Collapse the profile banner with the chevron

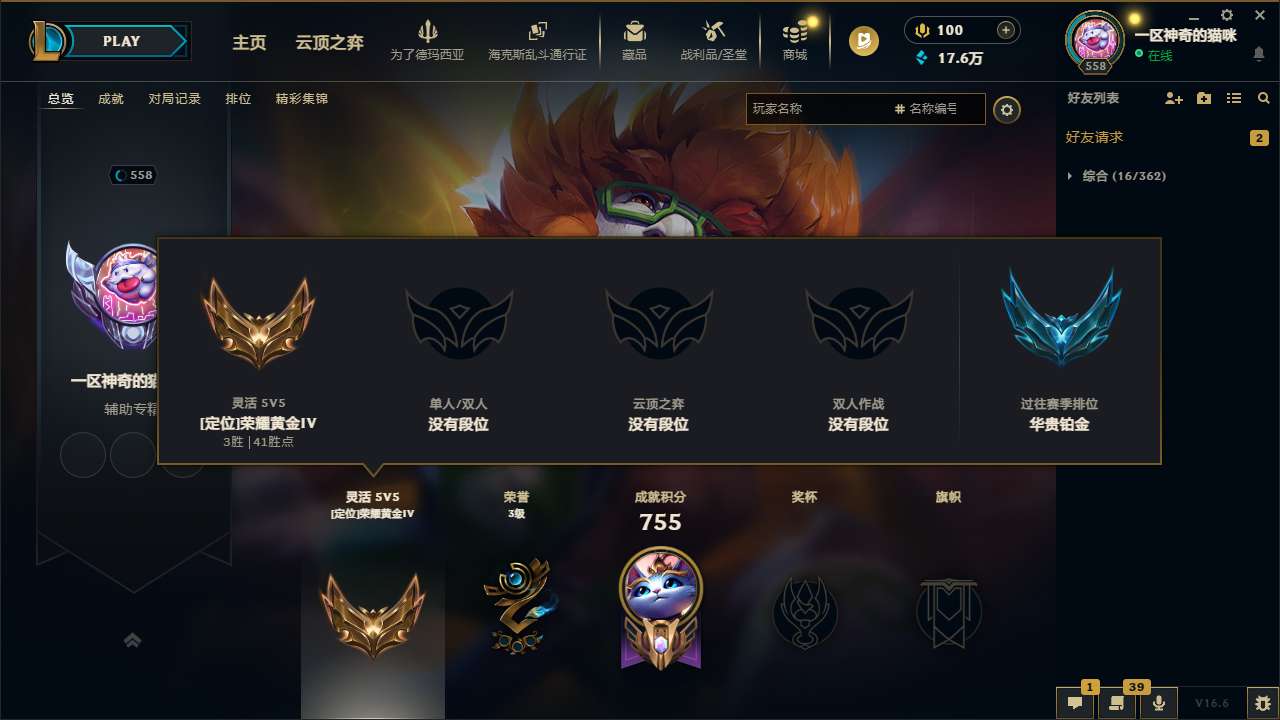[133, 639]
